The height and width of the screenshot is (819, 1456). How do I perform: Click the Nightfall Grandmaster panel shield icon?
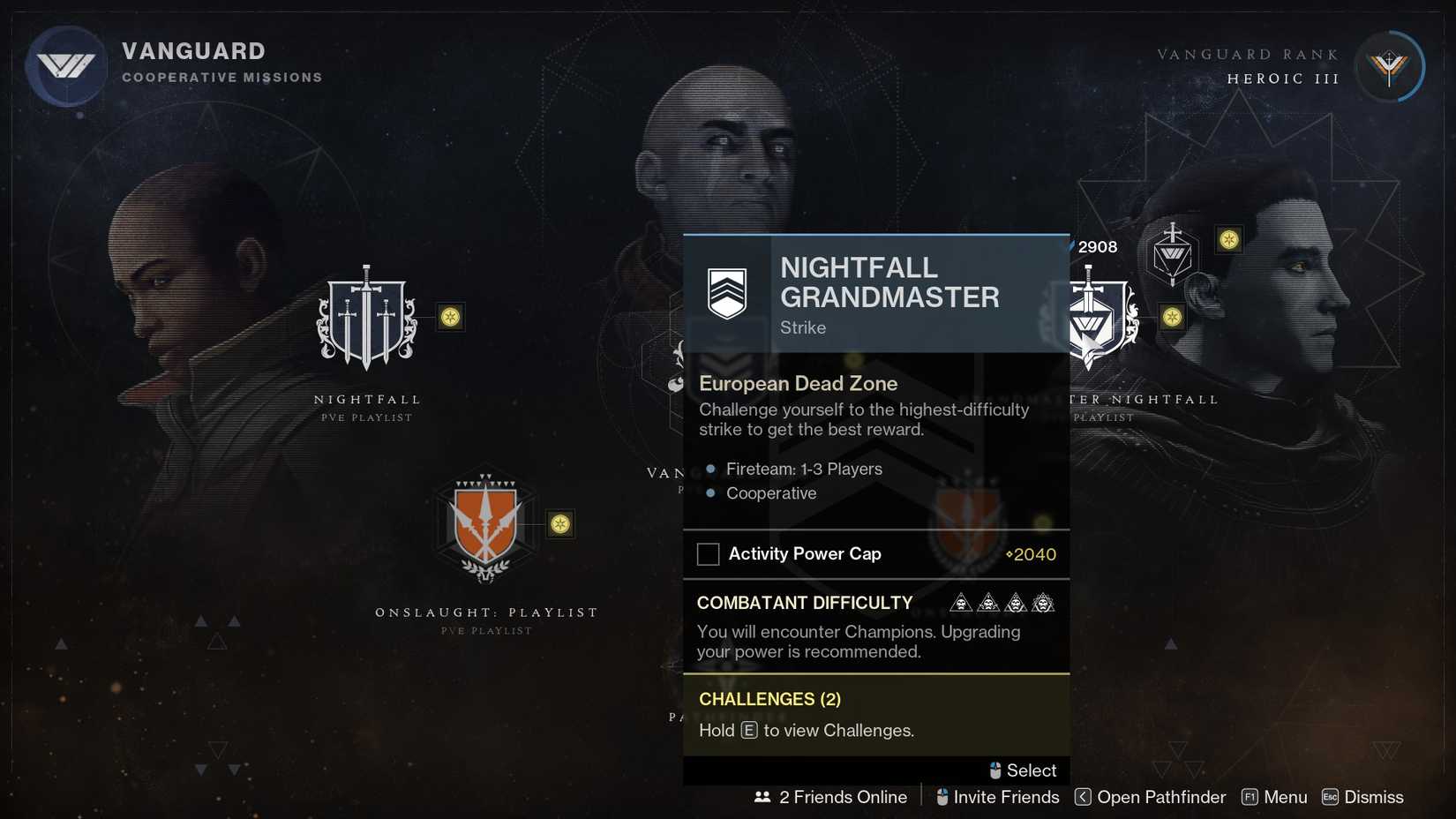726,292
